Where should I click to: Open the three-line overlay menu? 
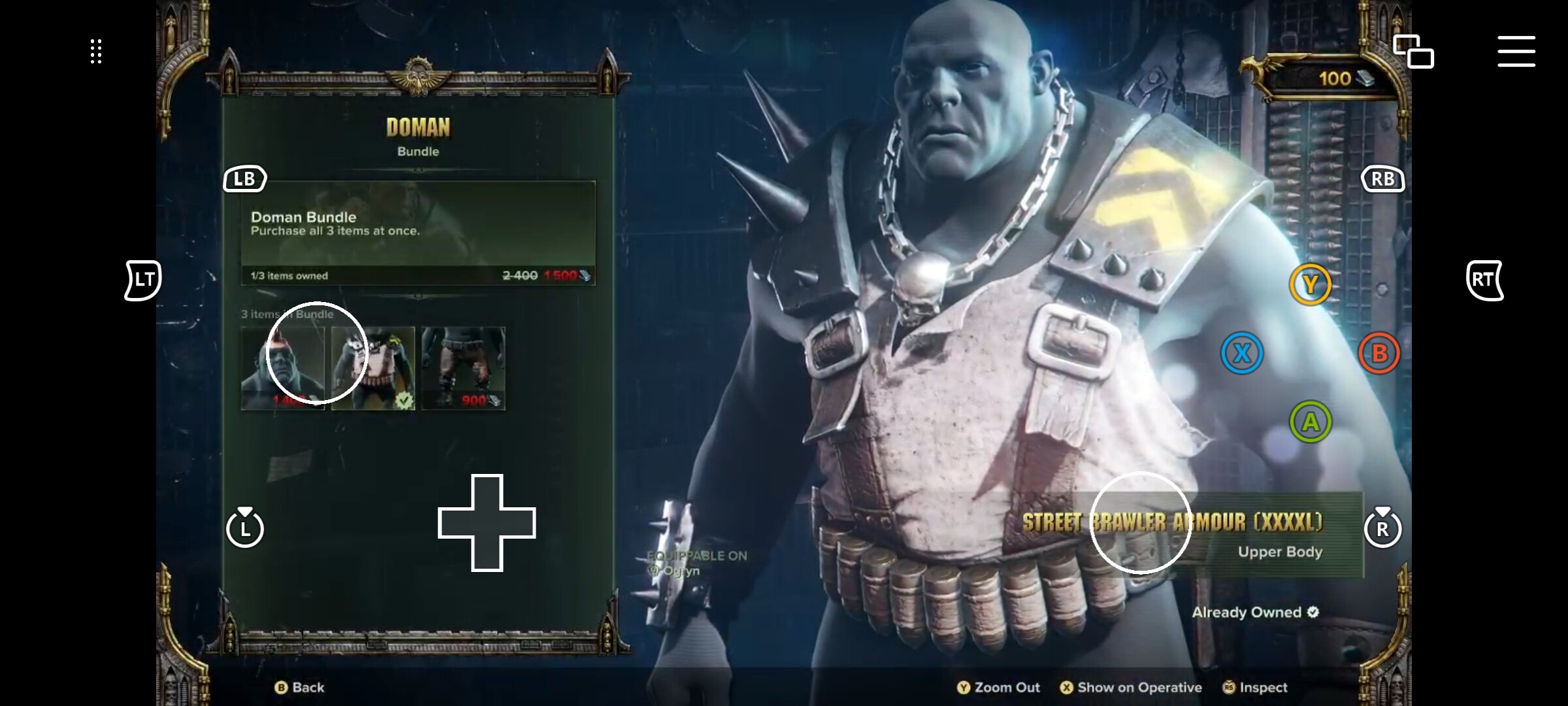[x=1516, y=52]
